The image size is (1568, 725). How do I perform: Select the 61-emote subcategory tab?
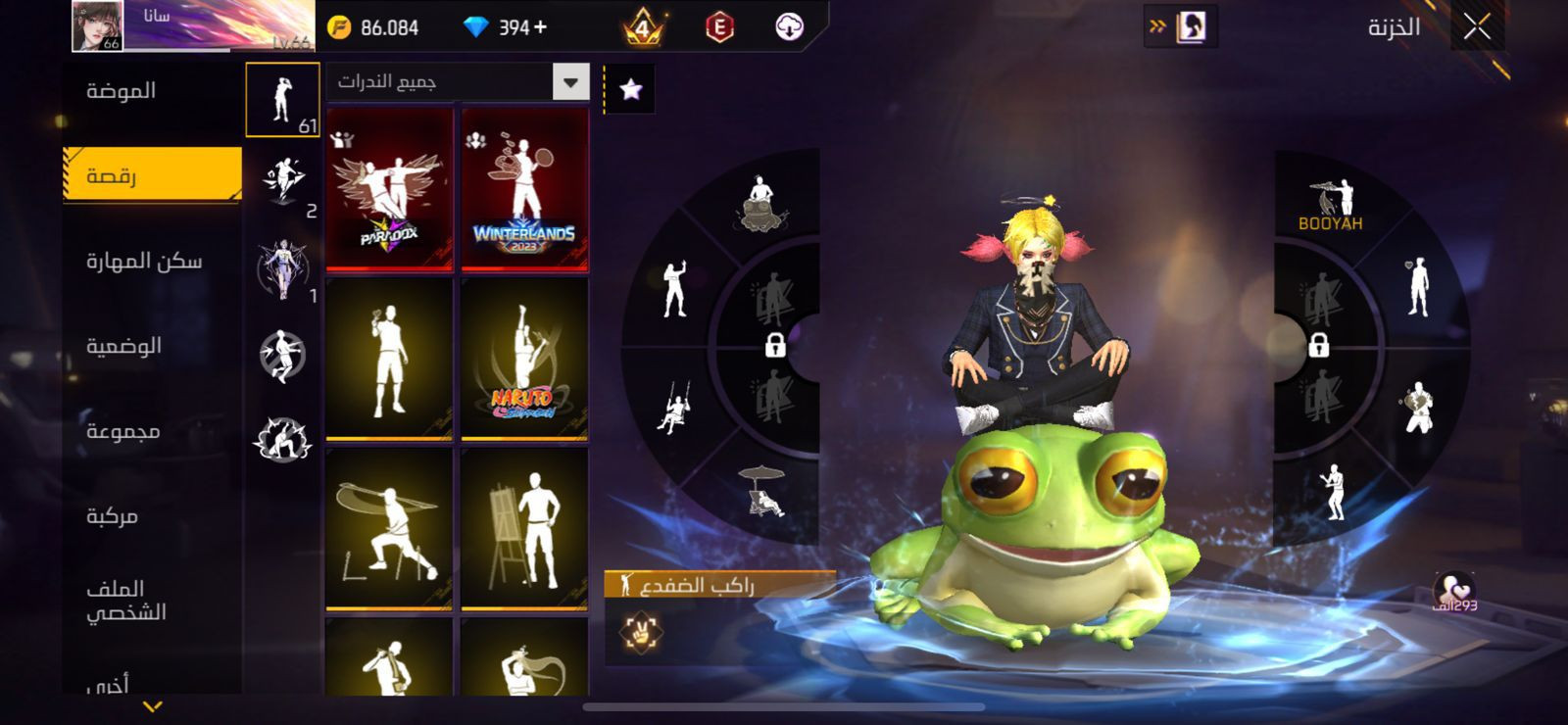pos(282,99)
